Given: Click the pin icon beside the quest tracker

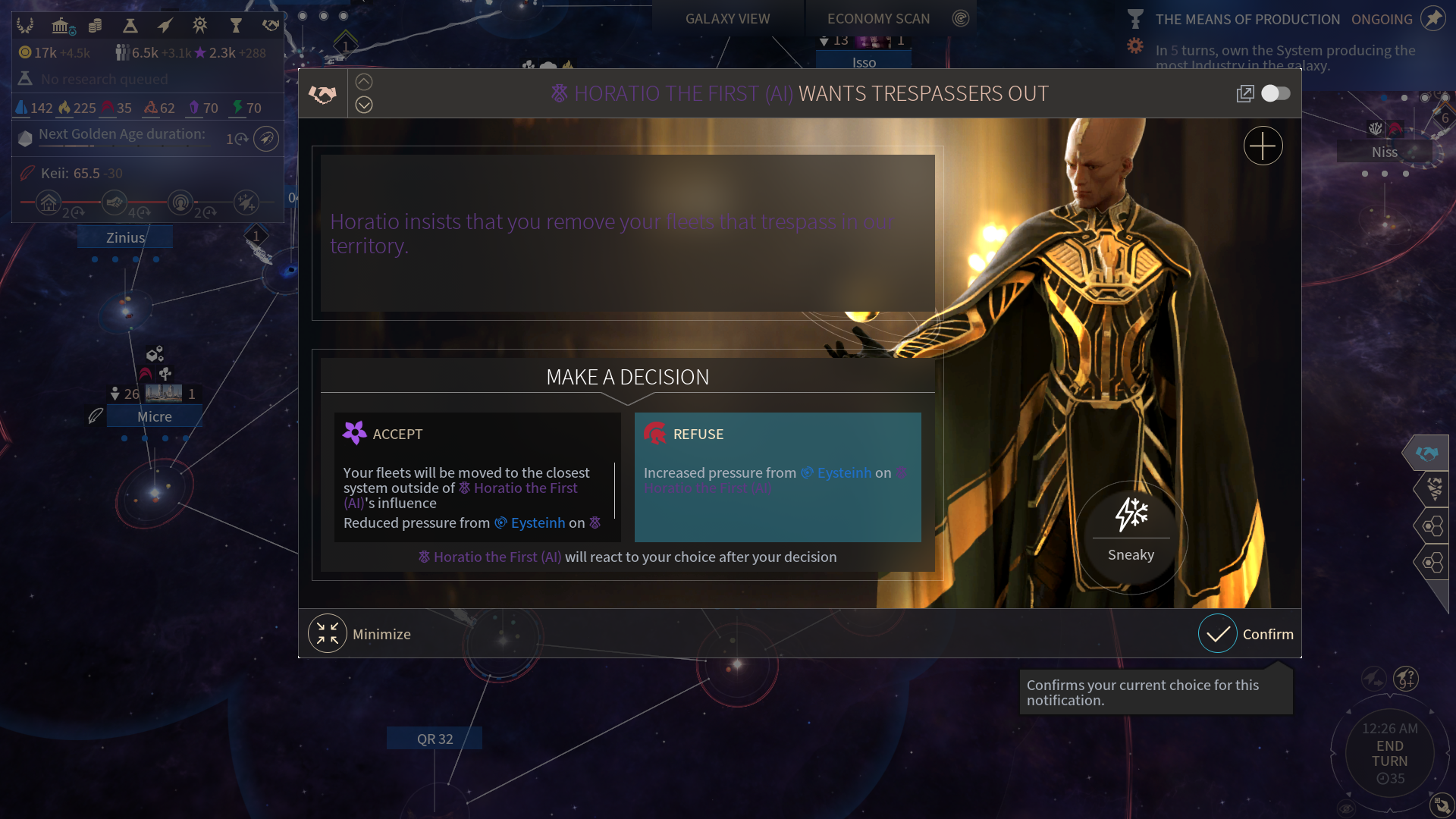Looking at the screenshot, I should tap(1432, 19).
